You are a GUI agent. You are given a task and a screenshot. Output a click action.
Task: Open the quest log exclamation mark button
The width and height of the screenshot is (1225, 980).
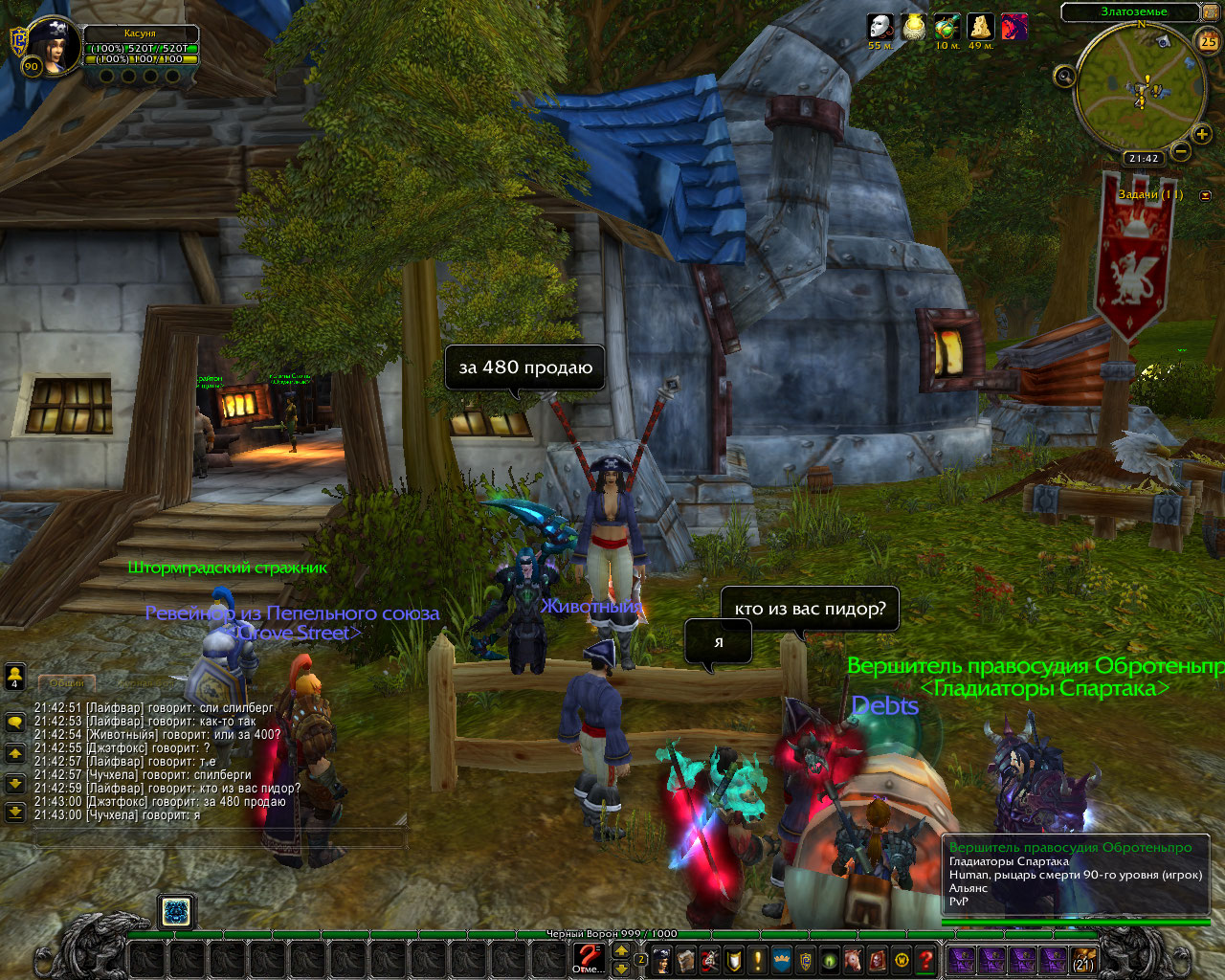758,959
